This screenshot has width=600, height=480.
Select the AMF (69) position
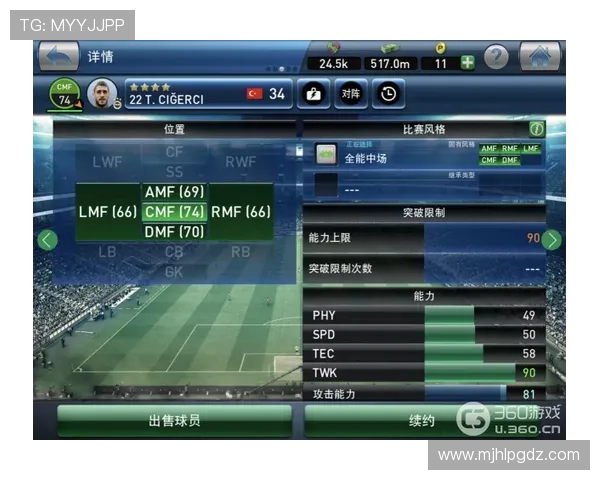pos(174,192)
